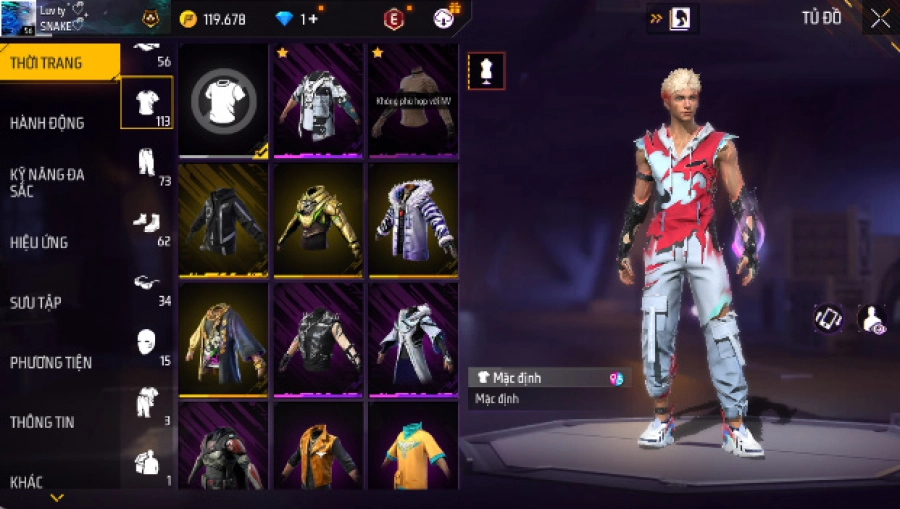The image size is (900, 509).
Task: Select the Thông Tin tab
Action: [x=41, y=422]
